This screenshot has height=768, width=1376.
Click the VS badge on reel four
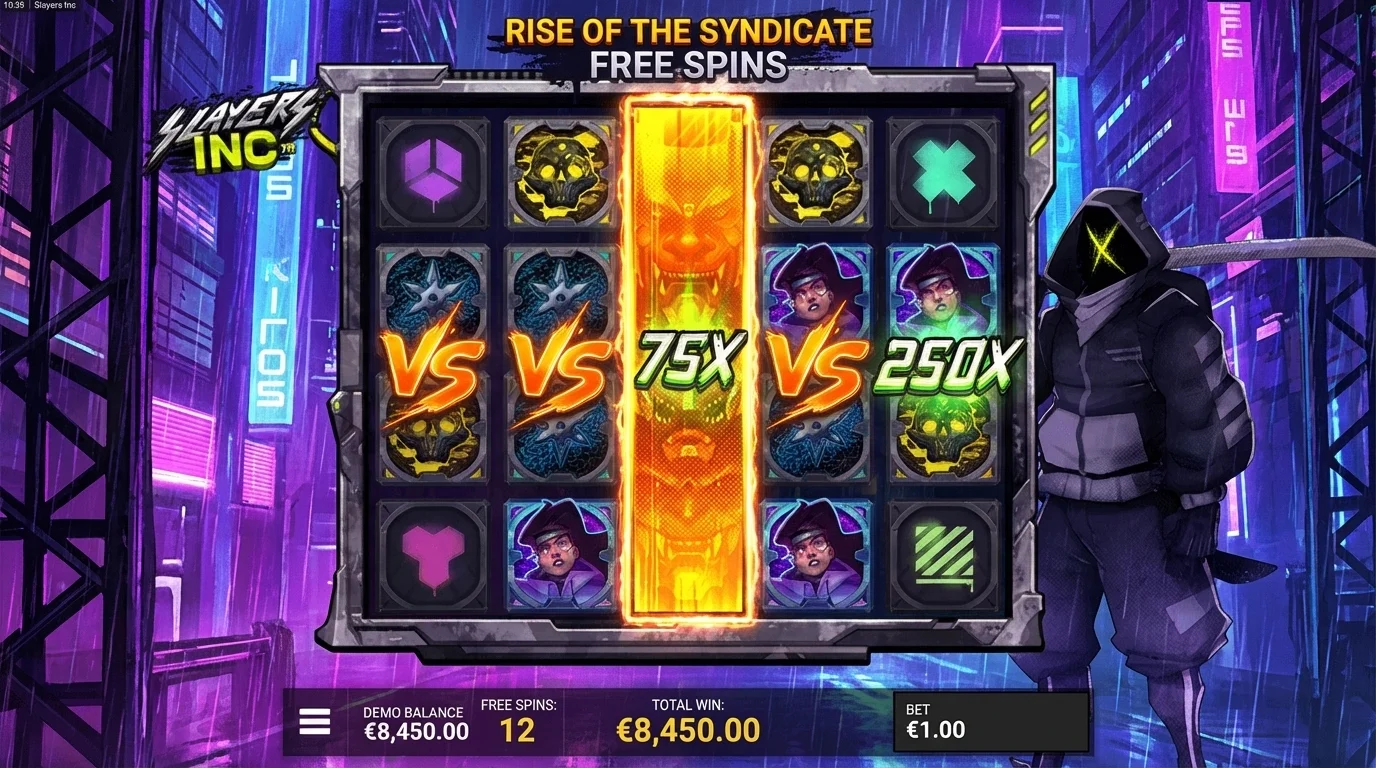[x=820, y=370]
